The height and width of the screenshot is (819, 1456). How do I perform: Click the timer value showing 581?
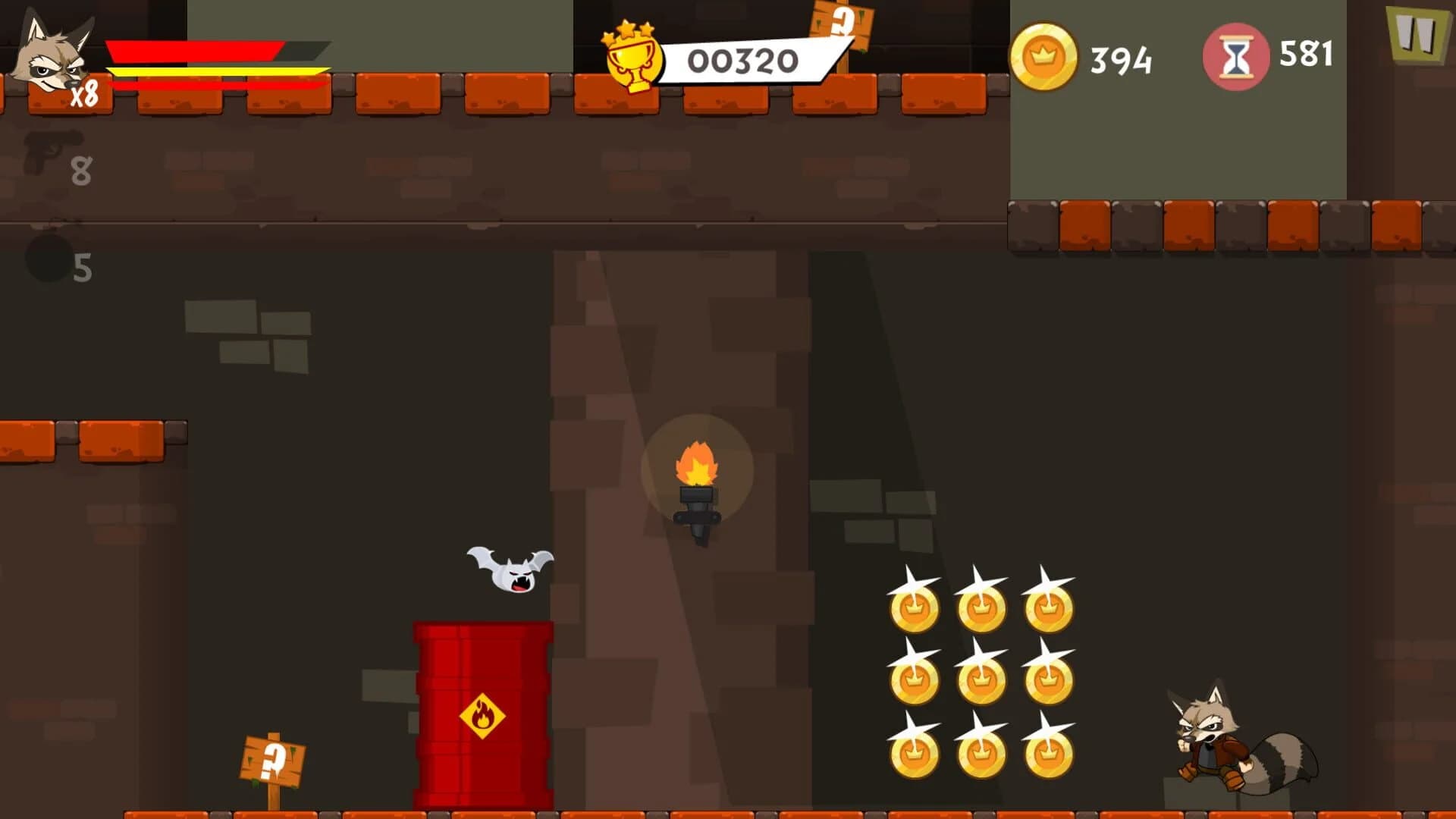tap(1307, 53)
